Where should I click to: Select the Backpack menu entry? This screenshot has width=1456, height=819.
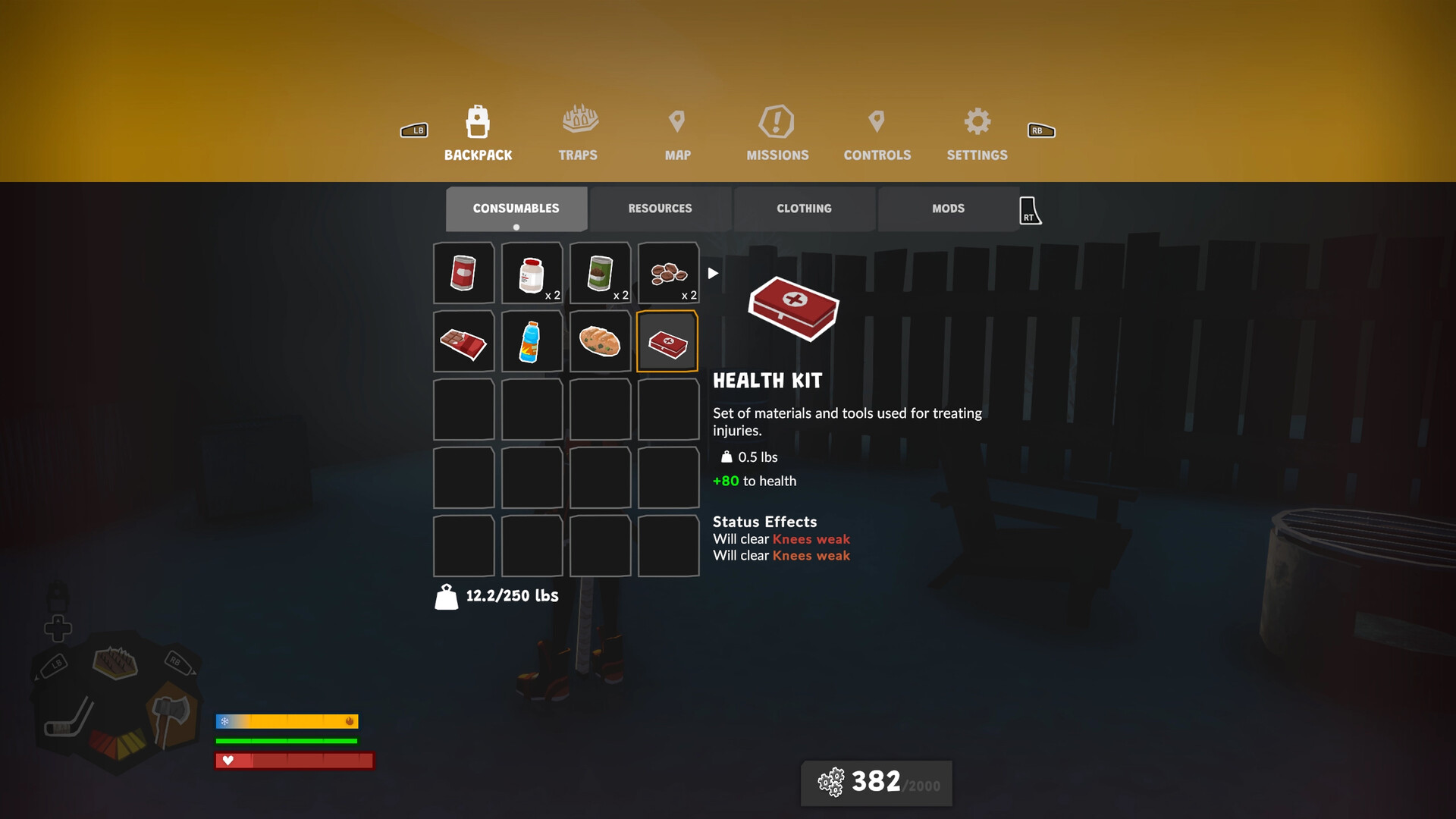[x=478, y=133]
